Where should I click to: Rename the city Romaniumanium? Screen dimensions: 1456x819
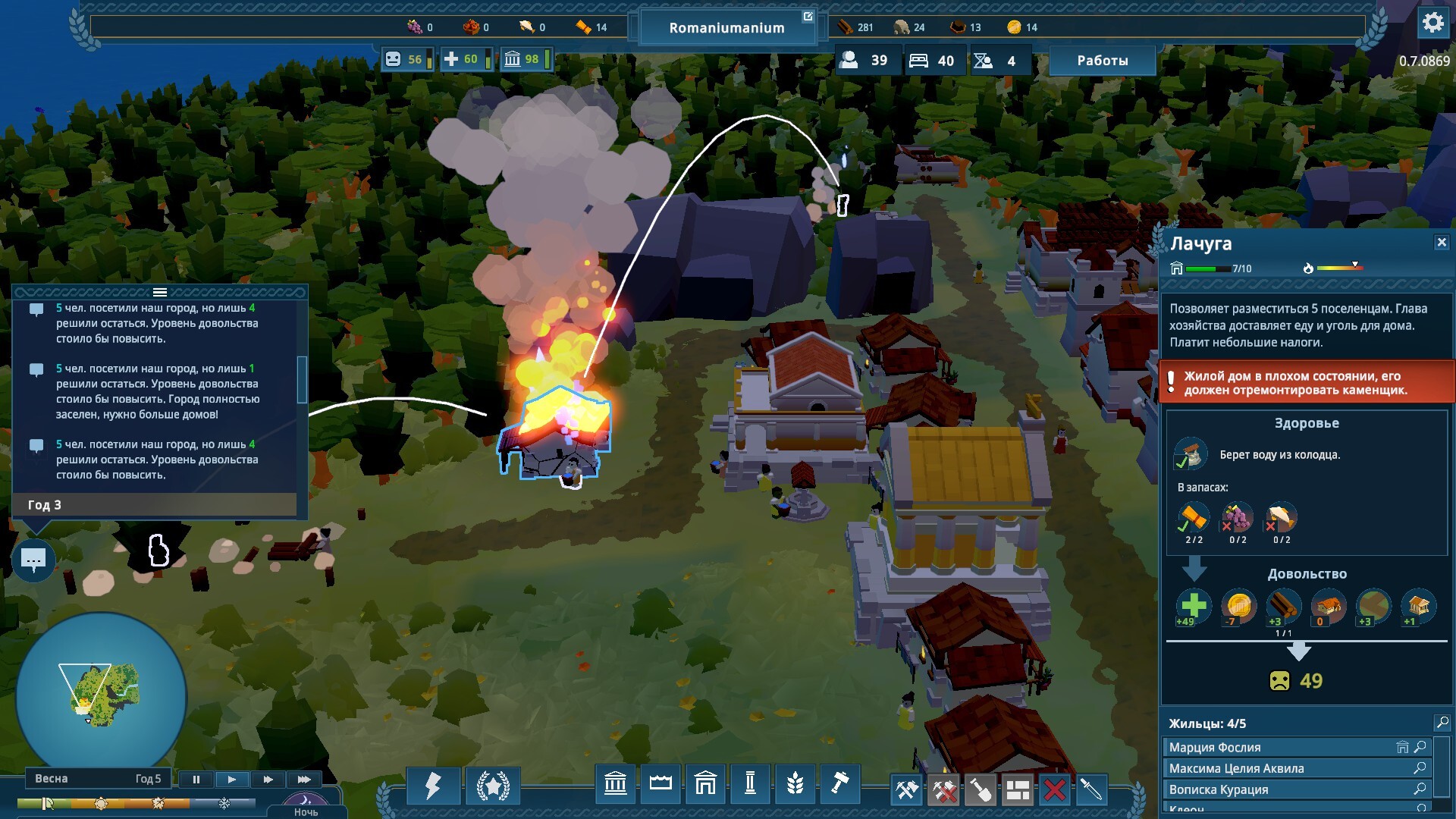pyautogui.click(x=808, y=17)
